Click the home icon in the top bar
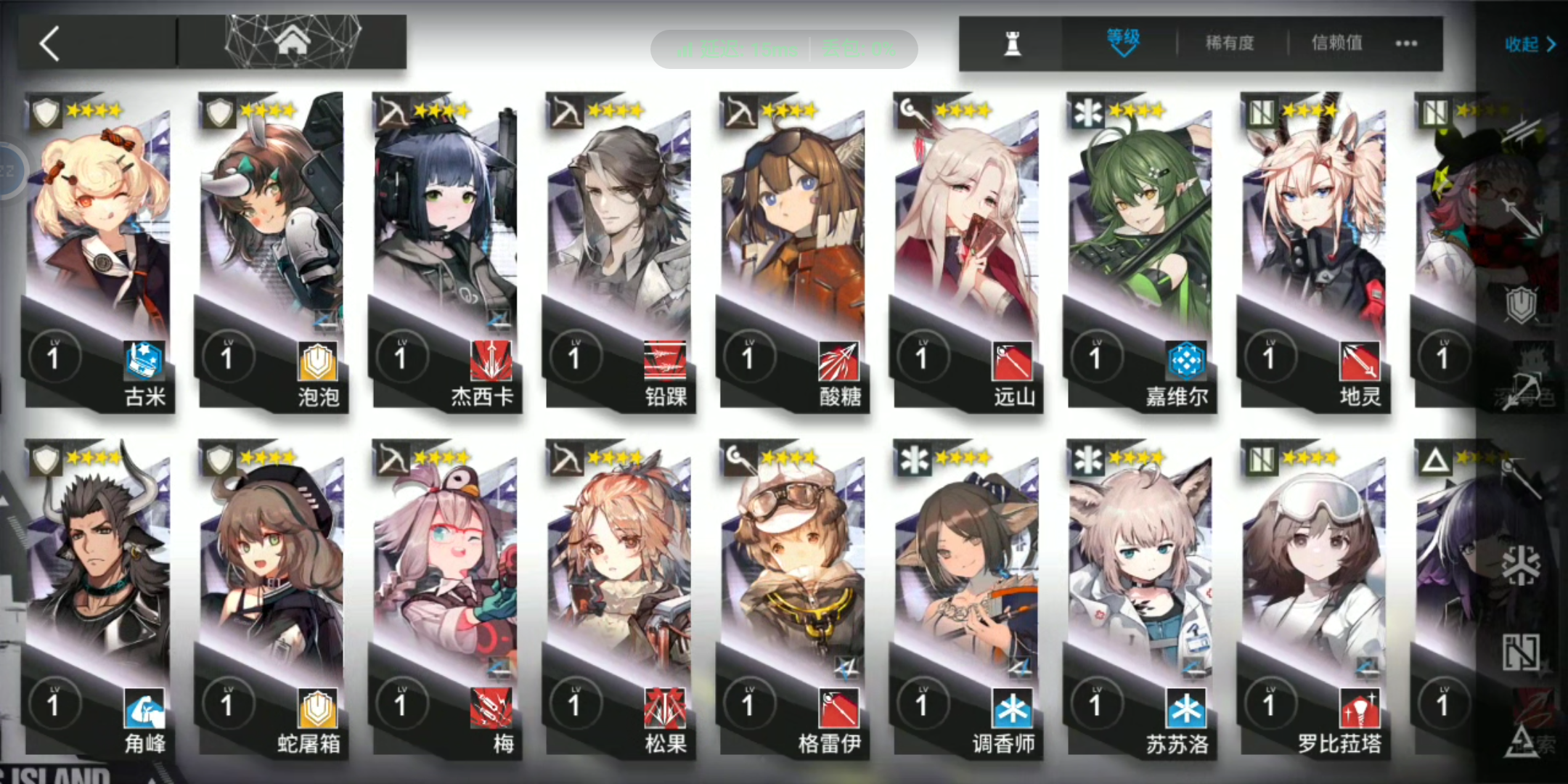This screenshot has height=784, width=1568. (x=293, y=40)
